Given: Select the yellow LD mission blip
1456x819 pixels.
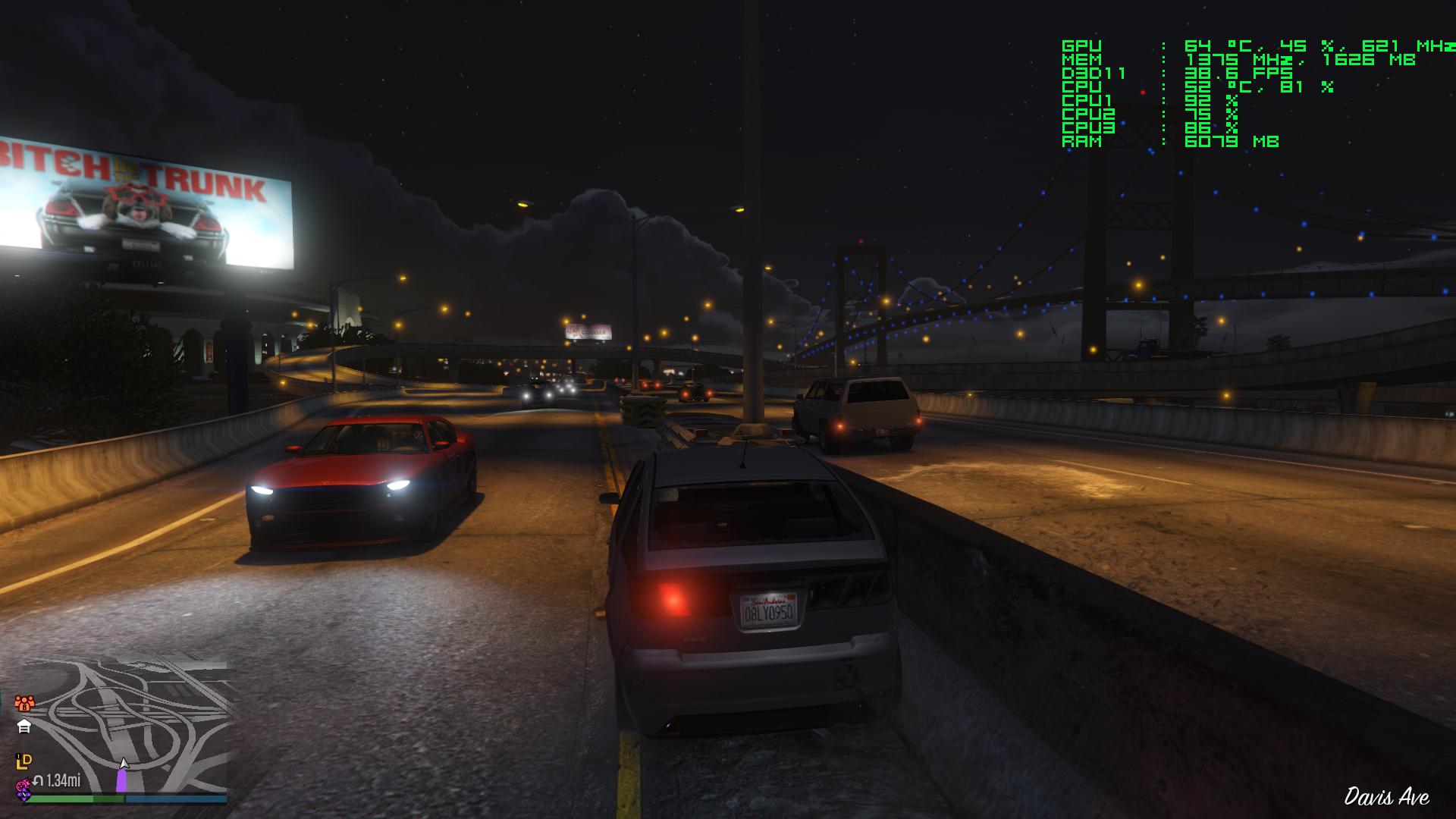Looking at the screenshot, I should (x=24, y=761).
